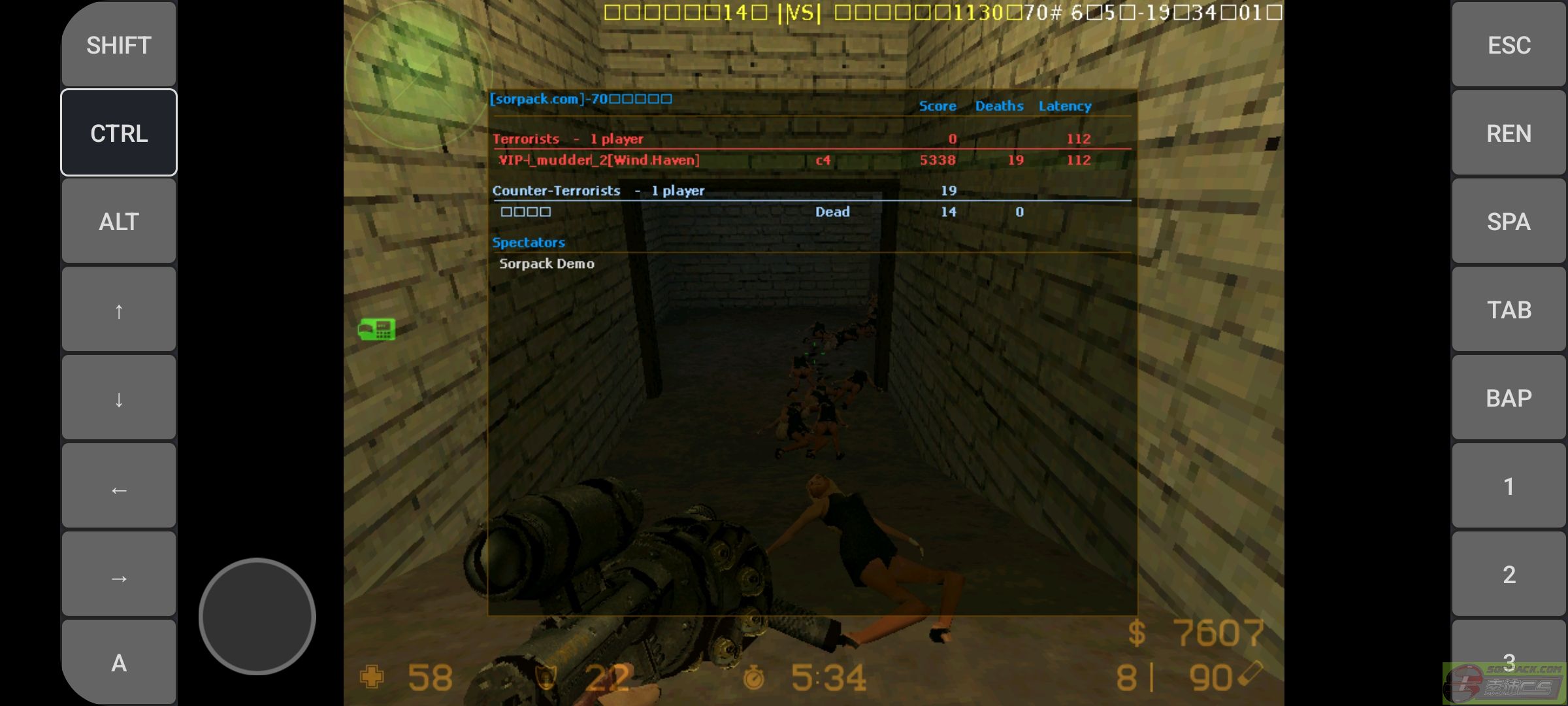Viewport: 1568px width, 706px height.
Task: Tap the BAP touch button
Action: [1509, 397]
